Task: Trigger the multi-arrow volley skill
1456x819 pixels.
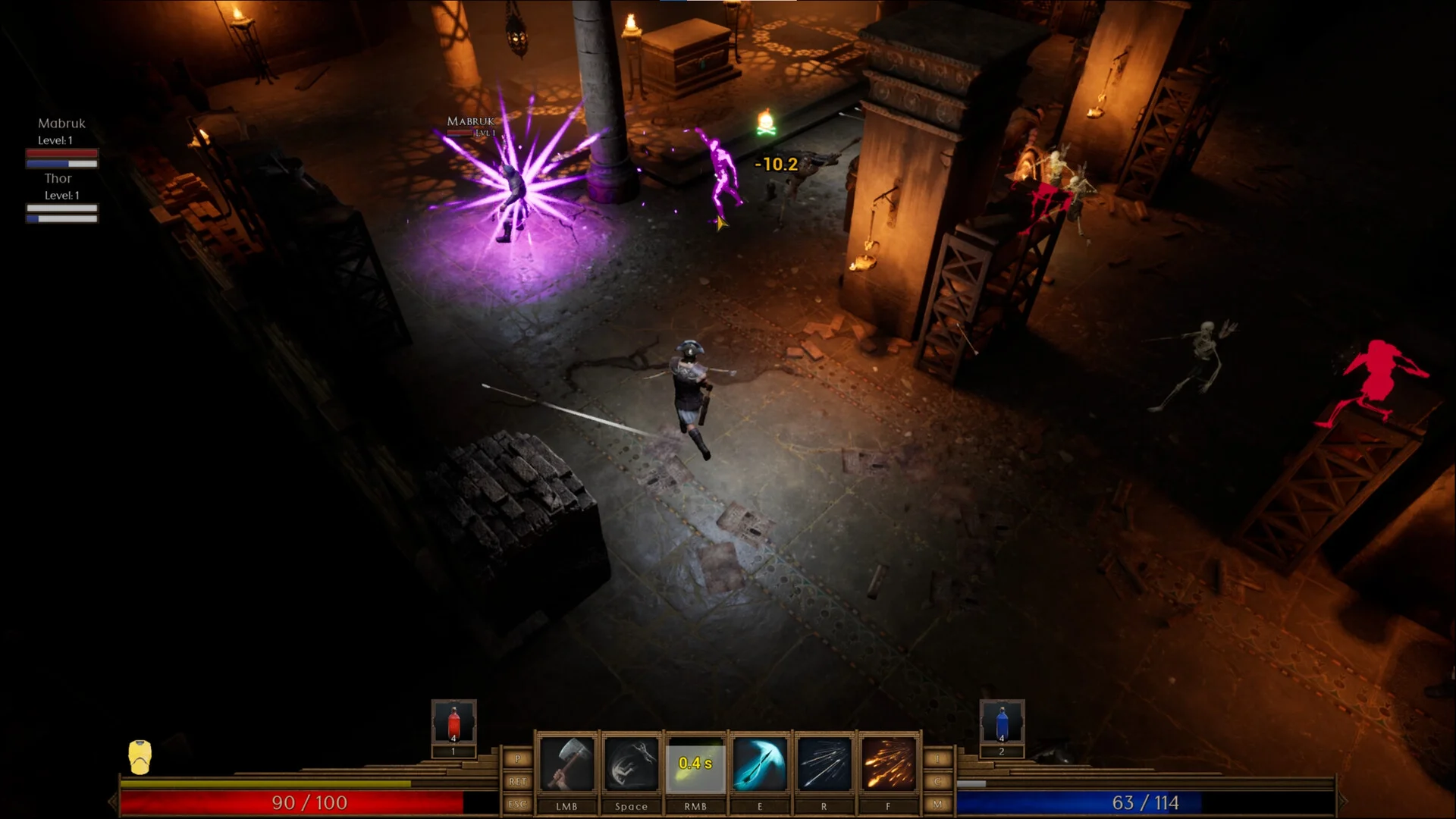Action: (x=824, y=764)
